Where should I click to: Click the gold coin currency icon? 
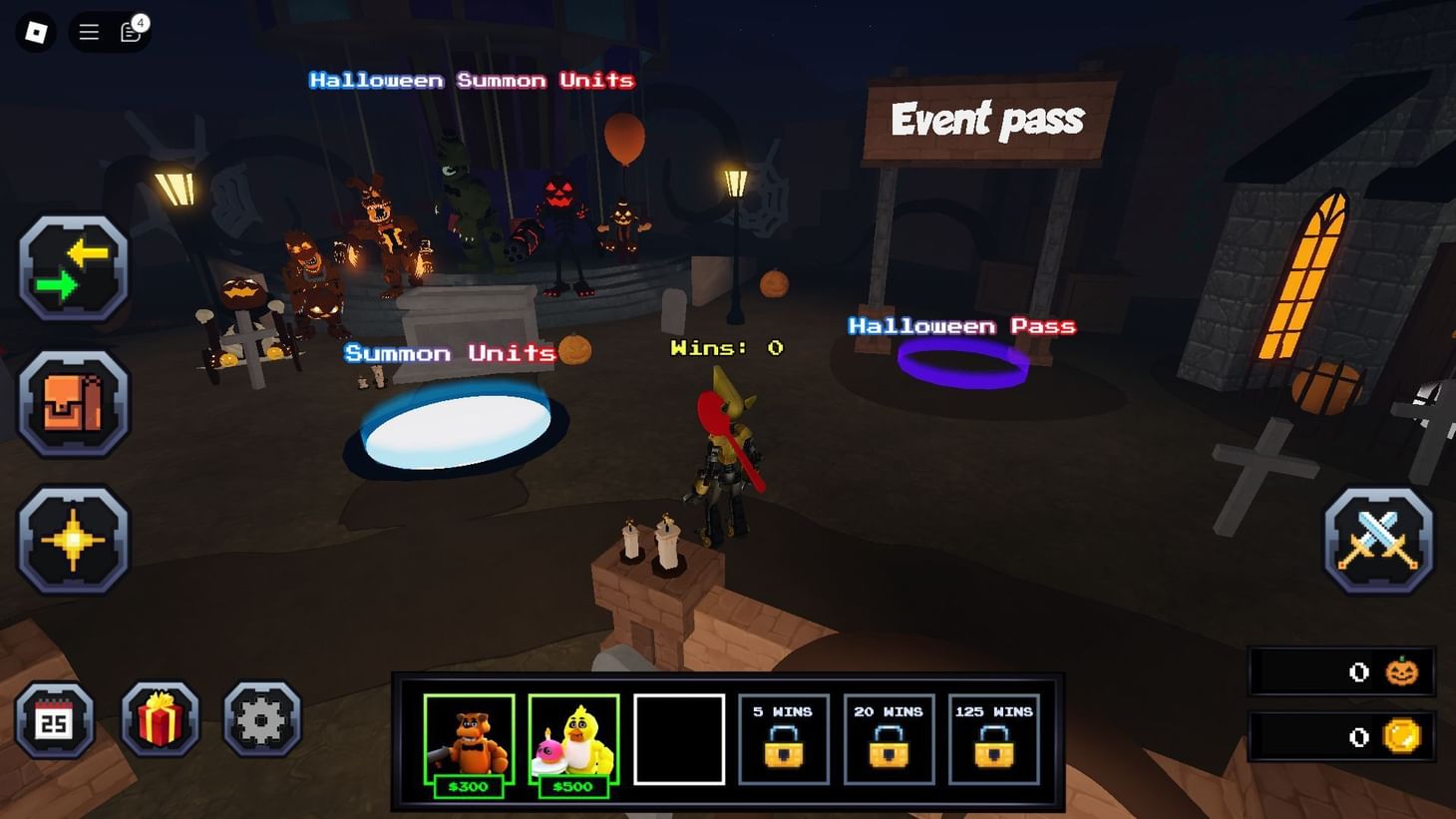(1400, 736)
